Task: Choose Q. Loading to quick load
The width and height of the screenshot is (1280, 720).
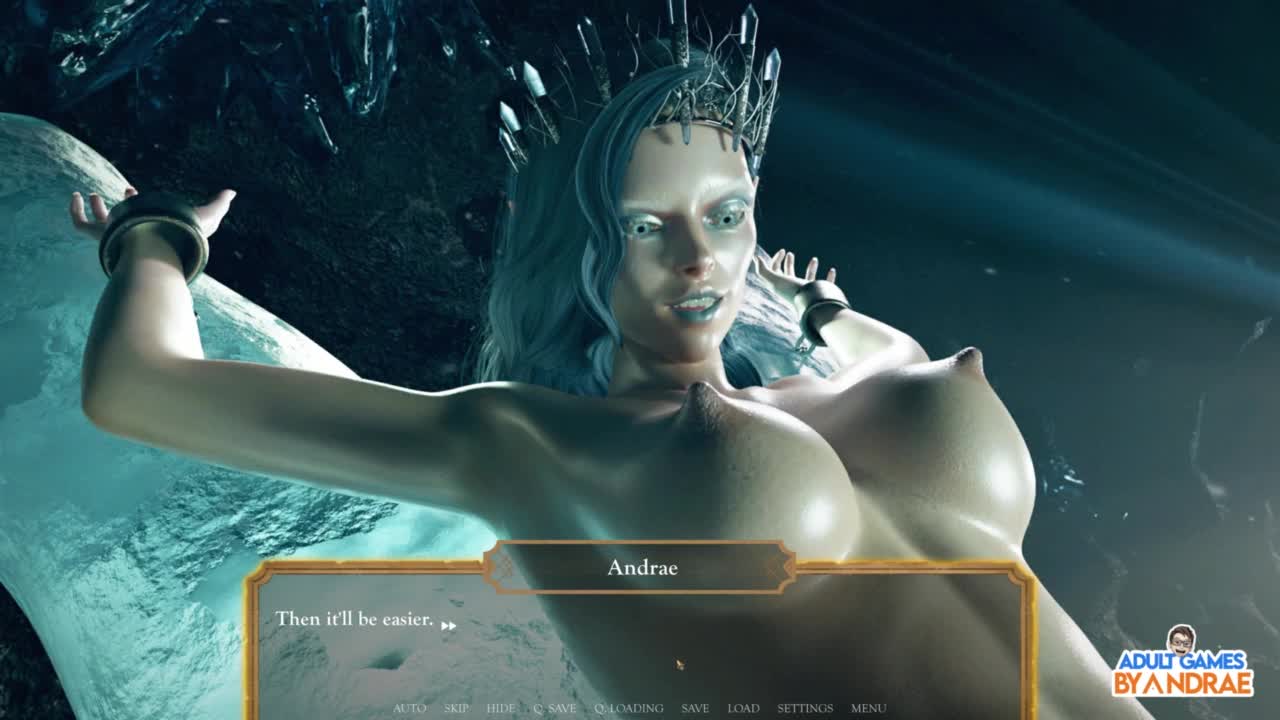Action: pyautogui.click(x=628, y=708)
